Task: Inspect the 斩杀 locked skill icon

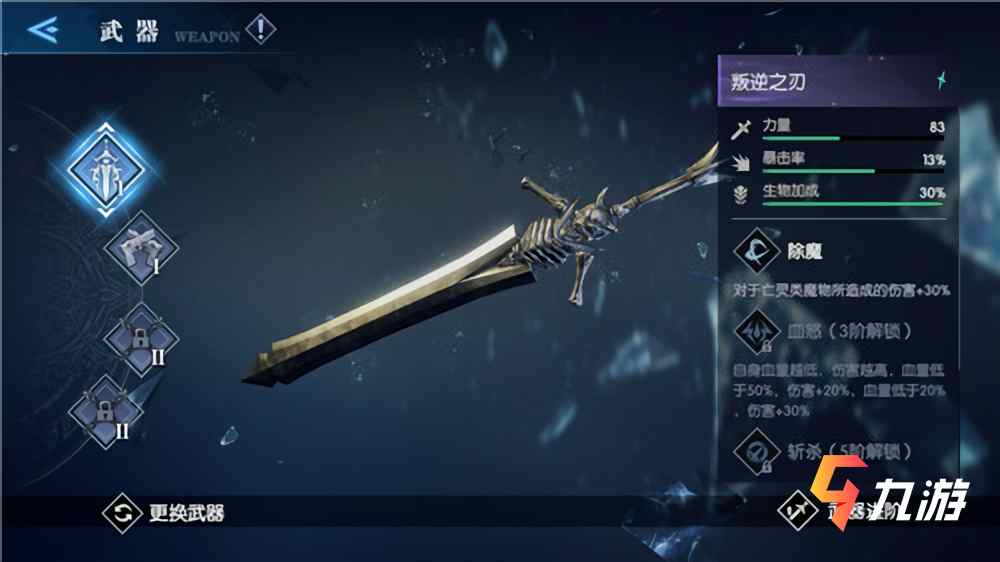Action: pos(757,451)
